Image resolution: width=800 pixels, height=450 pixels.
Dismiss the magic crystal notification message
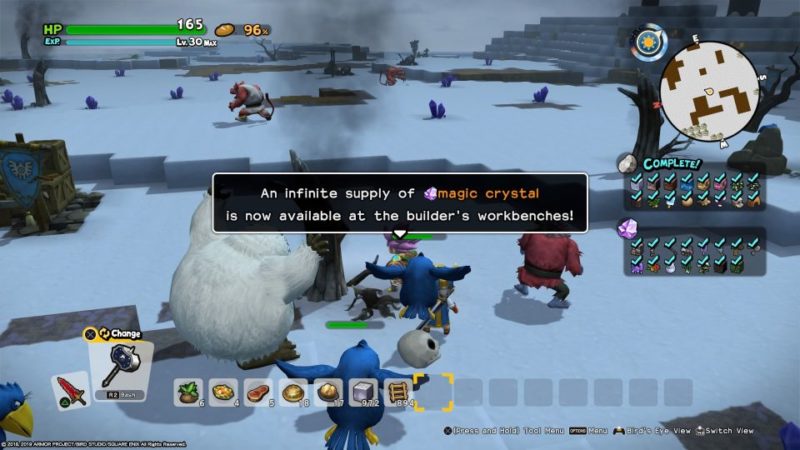(x=400, y=203)
